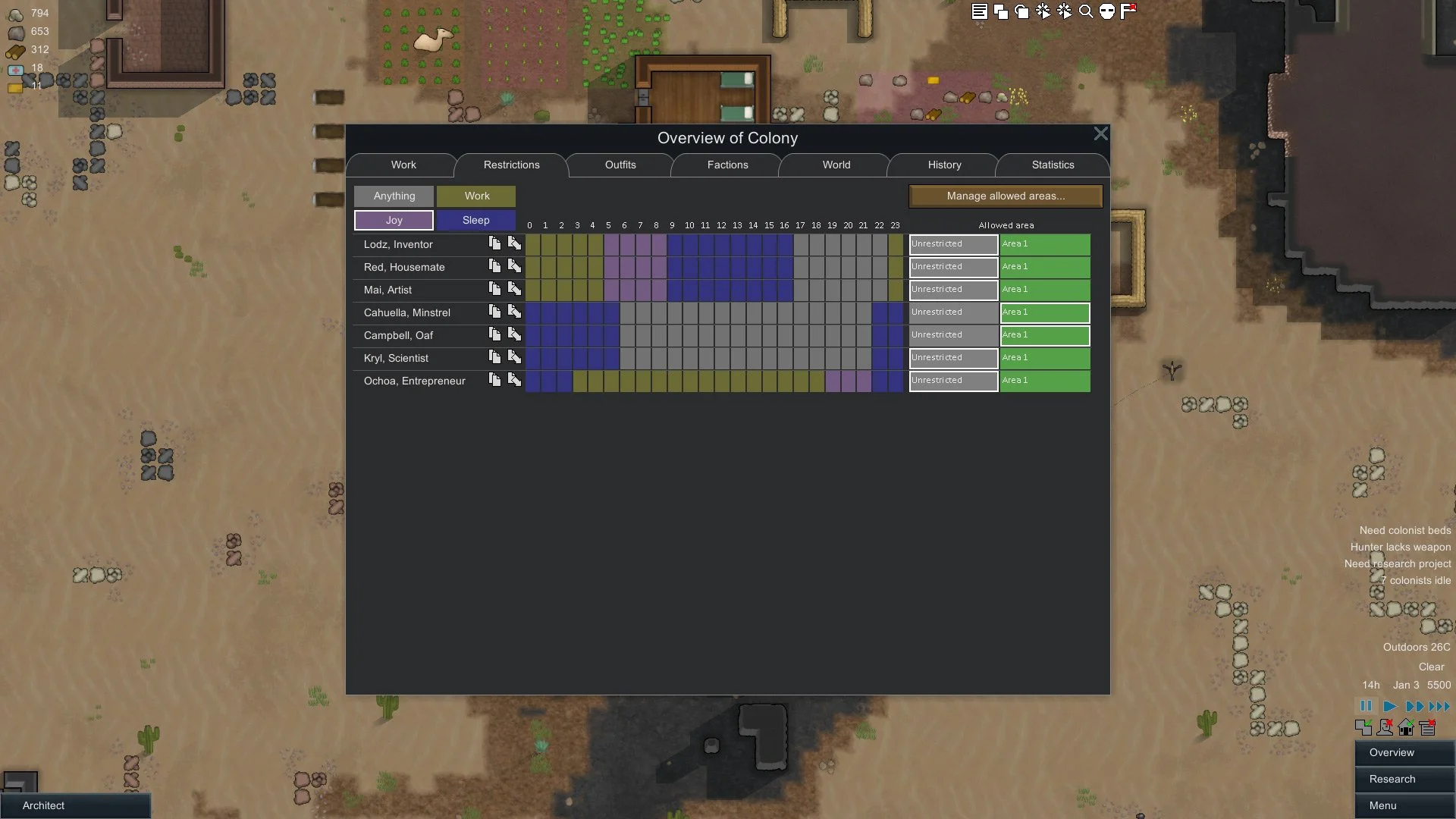The width and height of the screenshot is (1456, 819).
Task: Click the Manage allowed areas button
Action: pyautogui.click(x=1005, y=196)
